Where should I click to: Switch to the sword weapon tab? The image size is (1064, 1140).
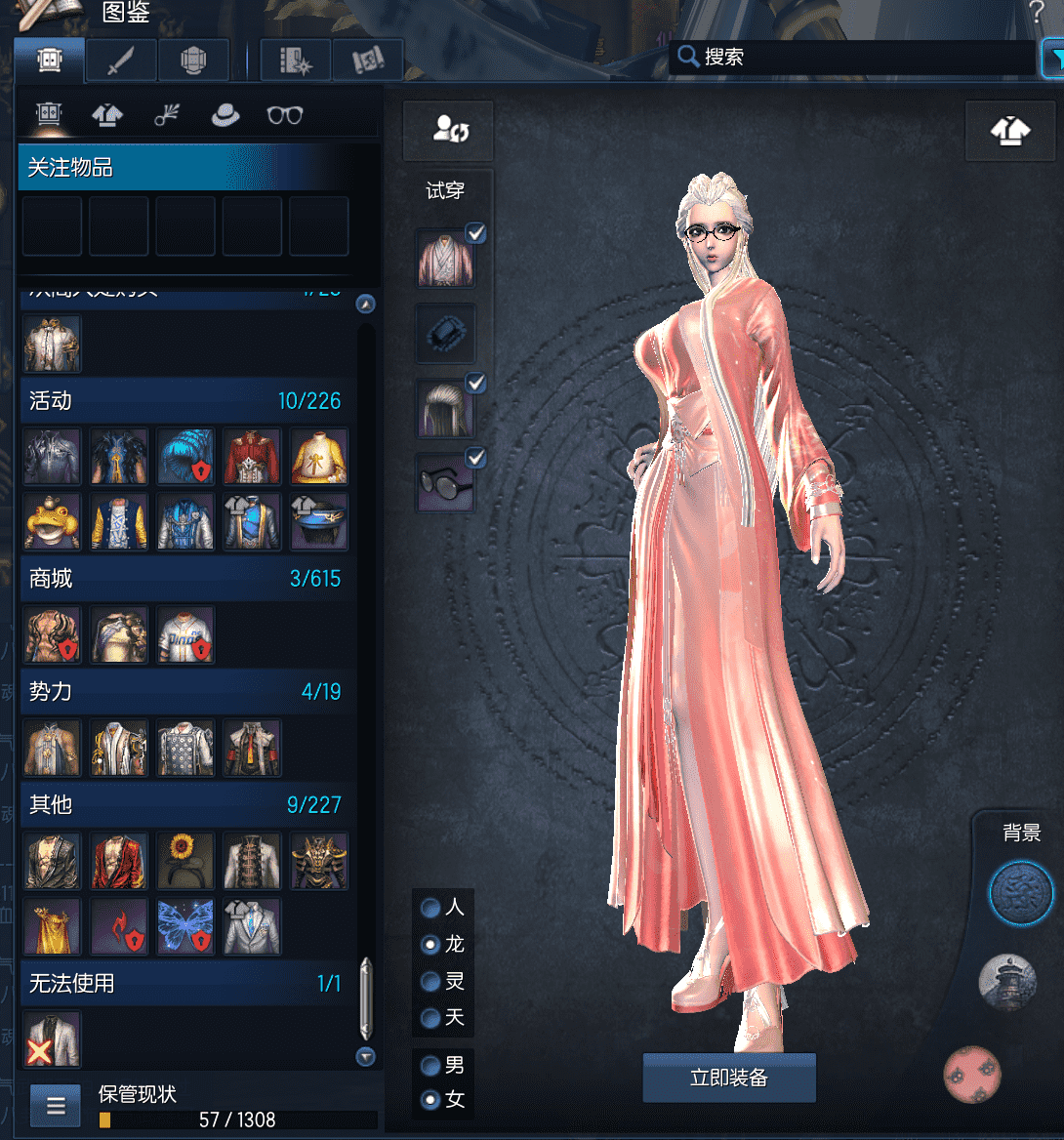(x=120, y=61)
